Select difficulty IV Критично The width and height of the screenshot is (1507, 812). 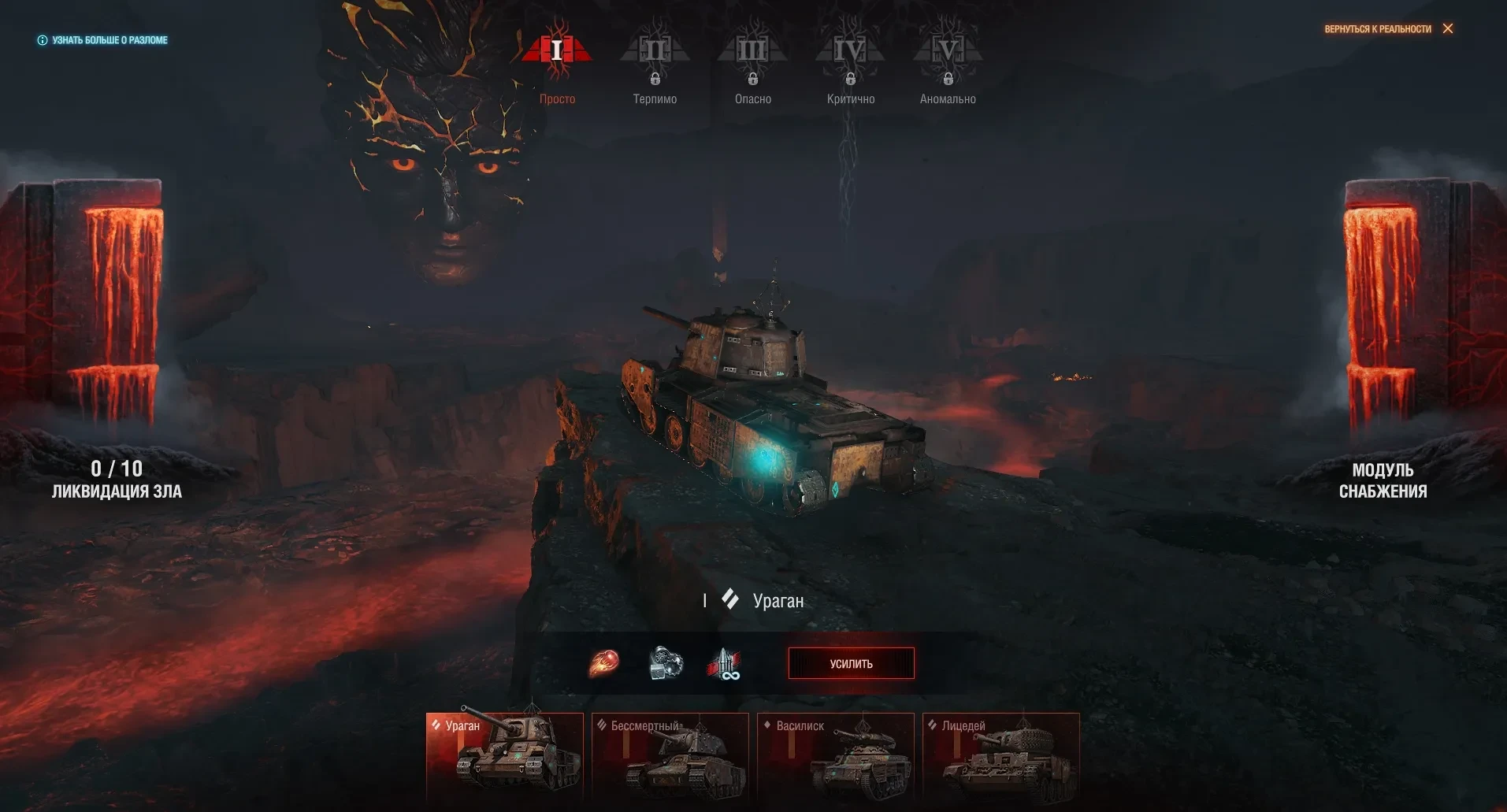(x=851, y=61)
